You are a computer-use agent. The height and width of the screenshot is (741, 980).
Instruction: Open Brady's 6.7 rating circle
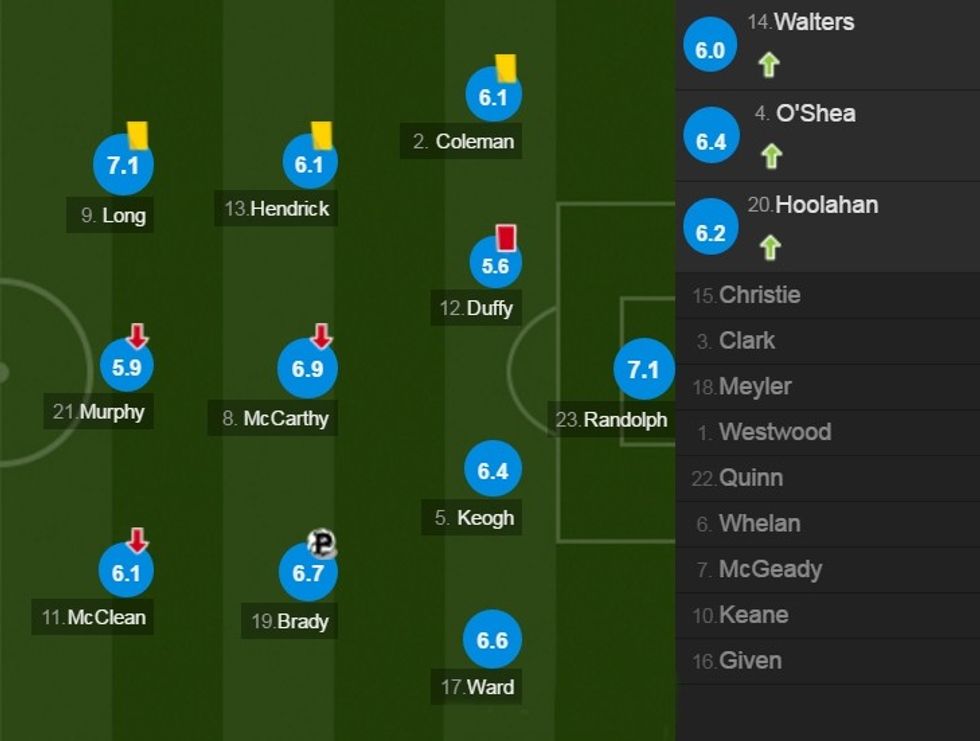coord(308,573)
